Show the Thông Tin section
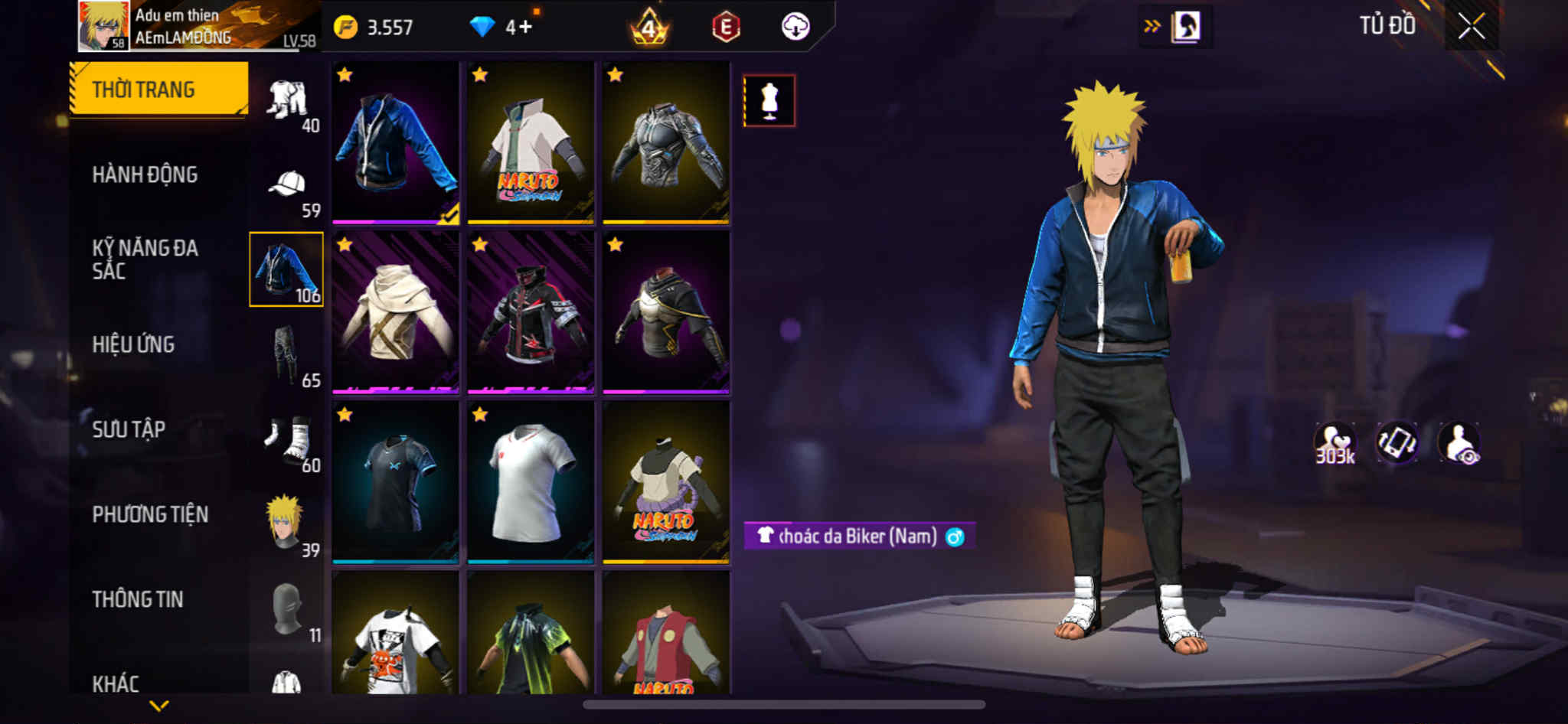Viewport: 1568px width, 724px height. click(139, 599)
